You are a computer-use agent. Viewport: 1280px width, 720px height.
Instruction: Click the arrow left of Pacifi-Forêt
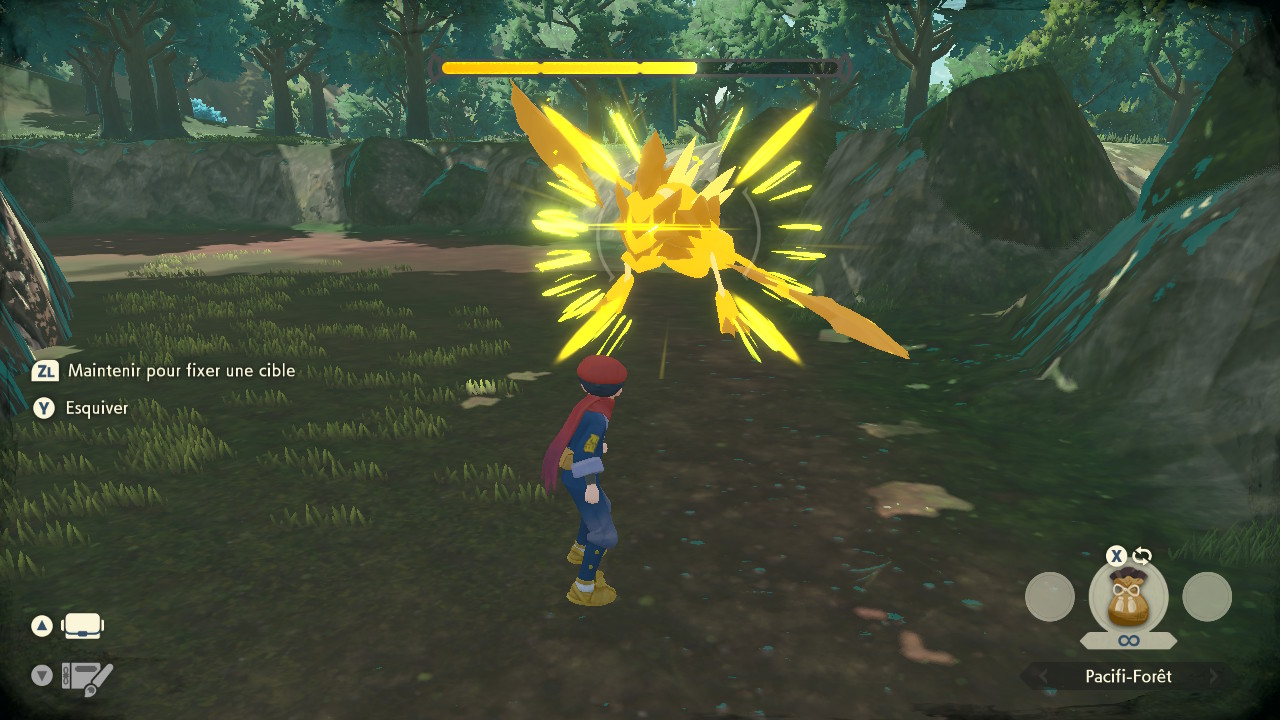tap(1044, 677)
